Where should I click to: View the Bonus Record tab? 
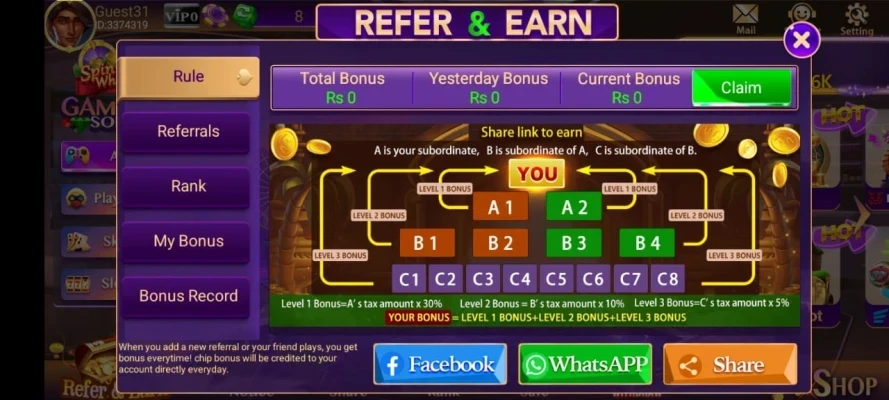click(187, 296)
